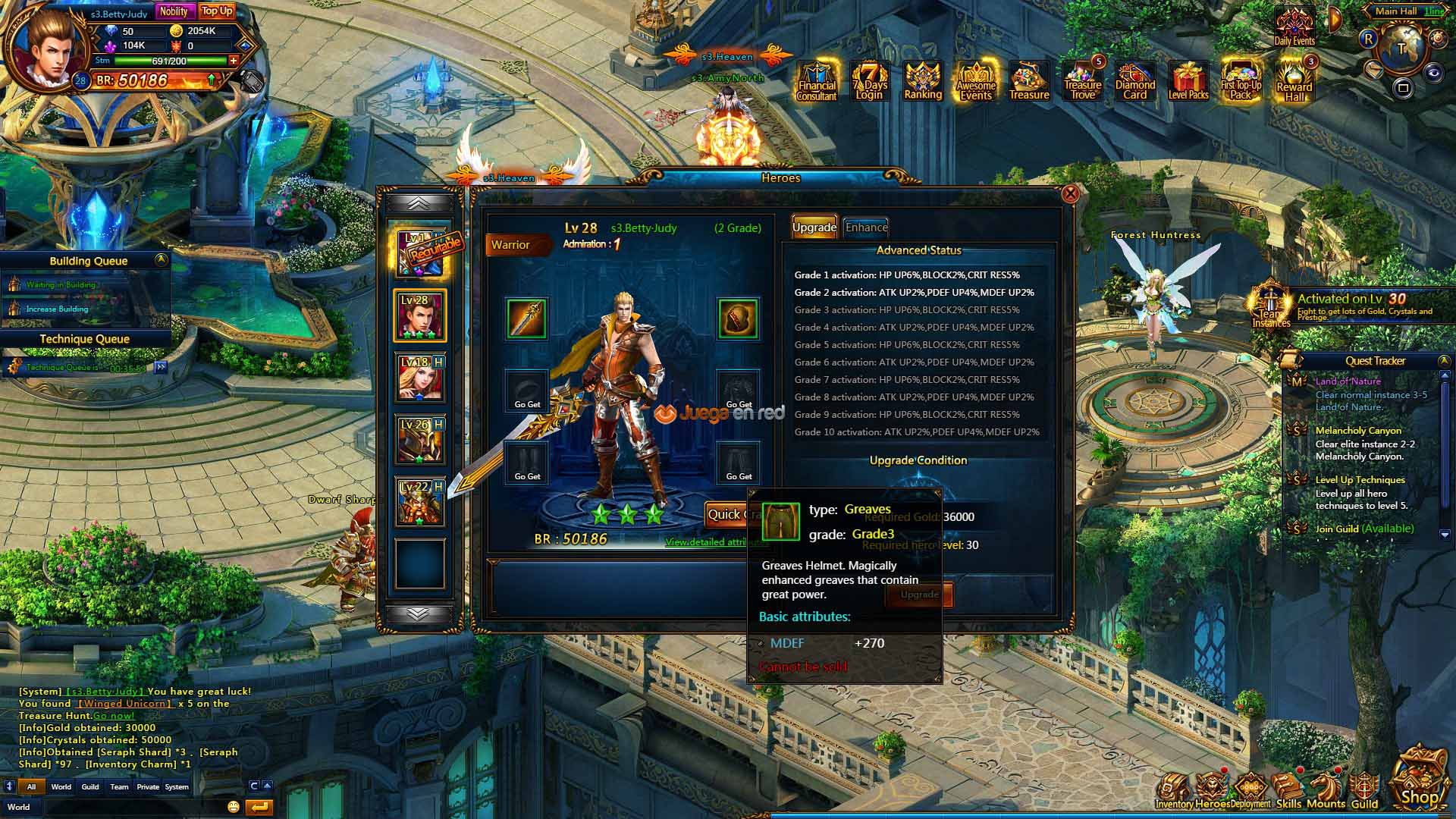Screen dimensions: 1456x819
Task: Switch to the Enhance tab
Action: coord(866,227)
